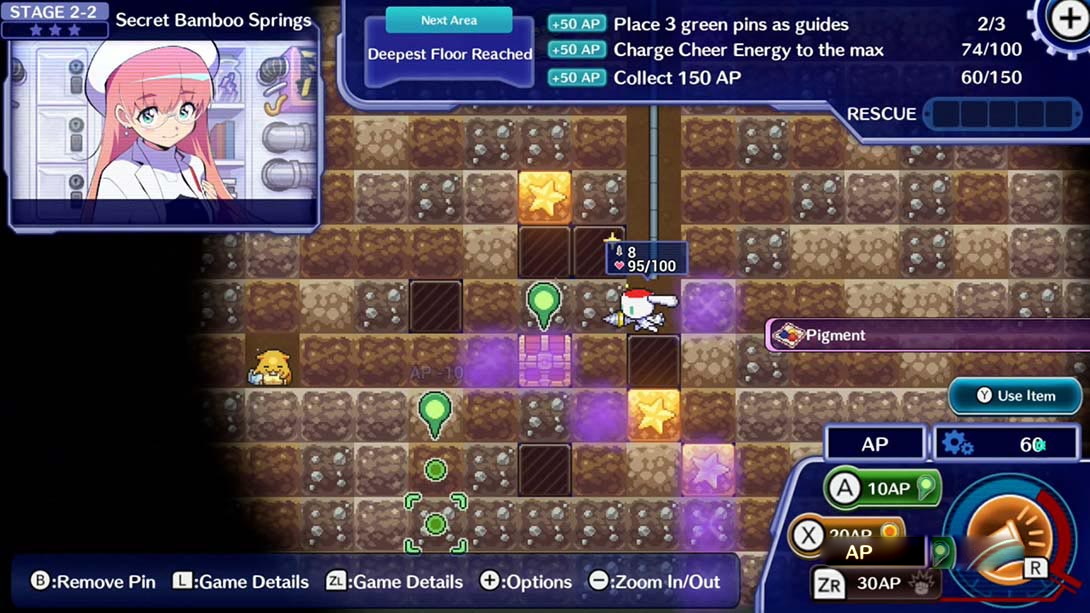Viewport: 1090px width, 613px height.
Task: Open the Pigment item bar
Action: (925, 335)
